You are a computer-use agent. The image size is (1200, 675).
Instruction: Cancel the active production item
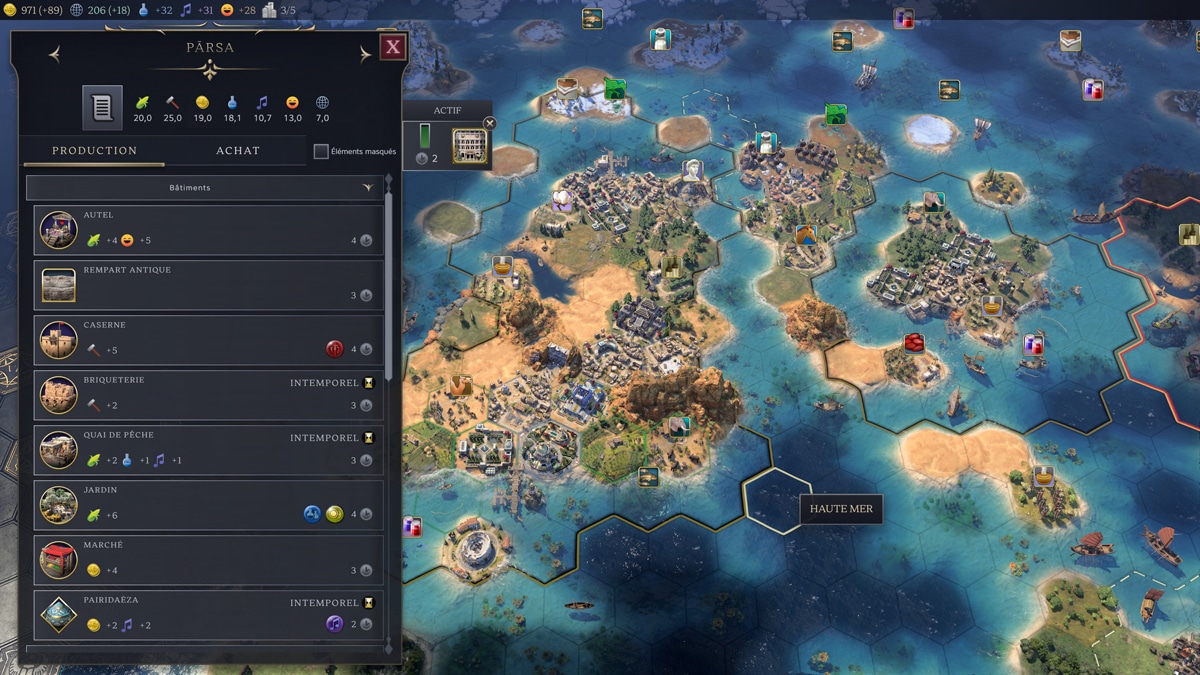489,123
